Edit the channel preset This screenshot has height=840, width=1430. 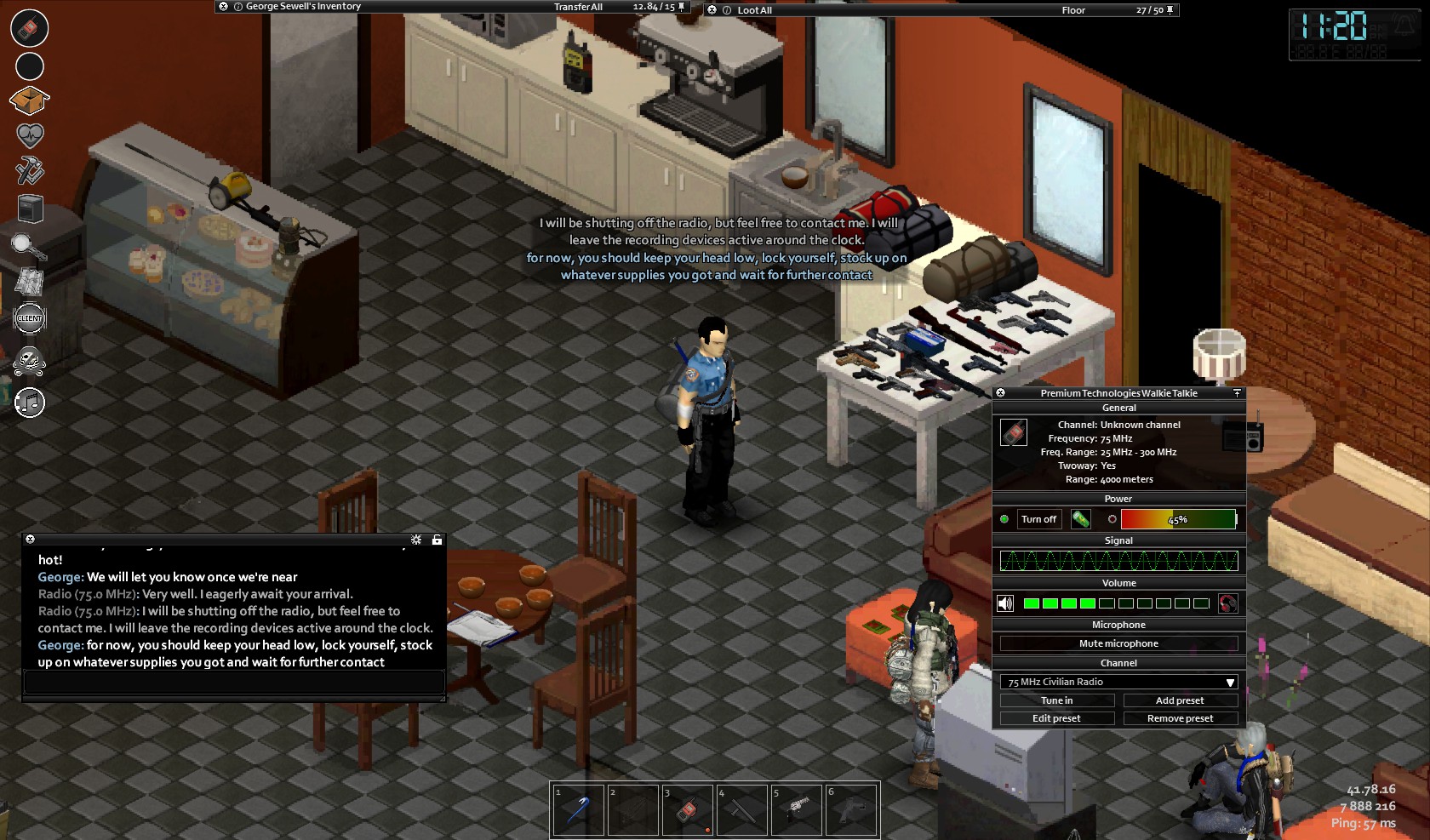[1056, 718]
